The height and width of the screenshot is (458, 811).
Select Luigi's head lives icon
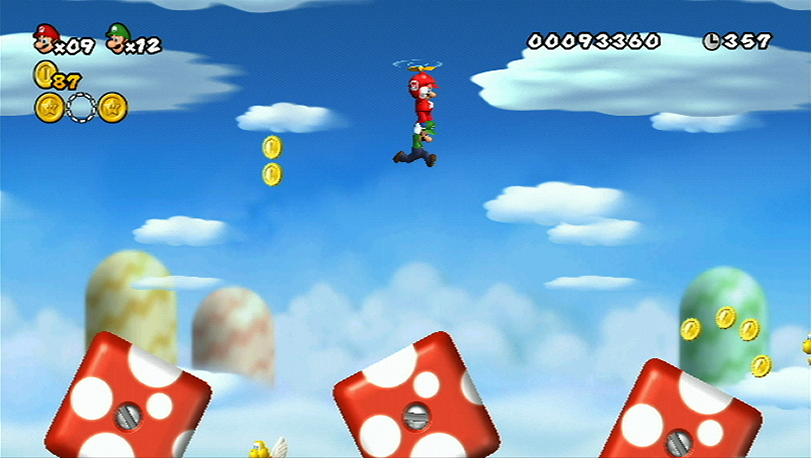pos(118,36)
